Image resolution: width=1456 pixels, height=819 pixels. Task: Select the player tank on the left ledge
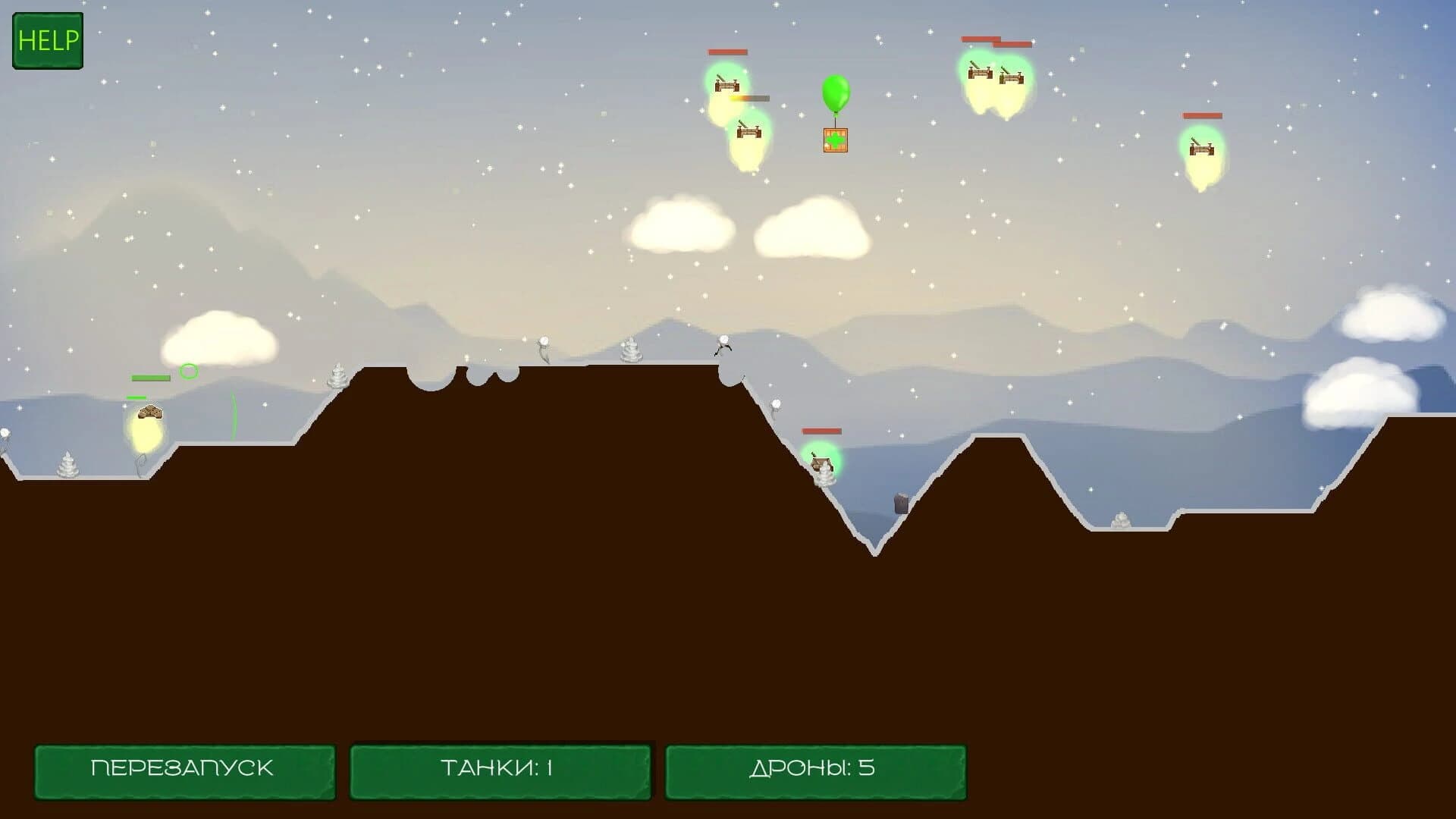[x=149, y=412]
